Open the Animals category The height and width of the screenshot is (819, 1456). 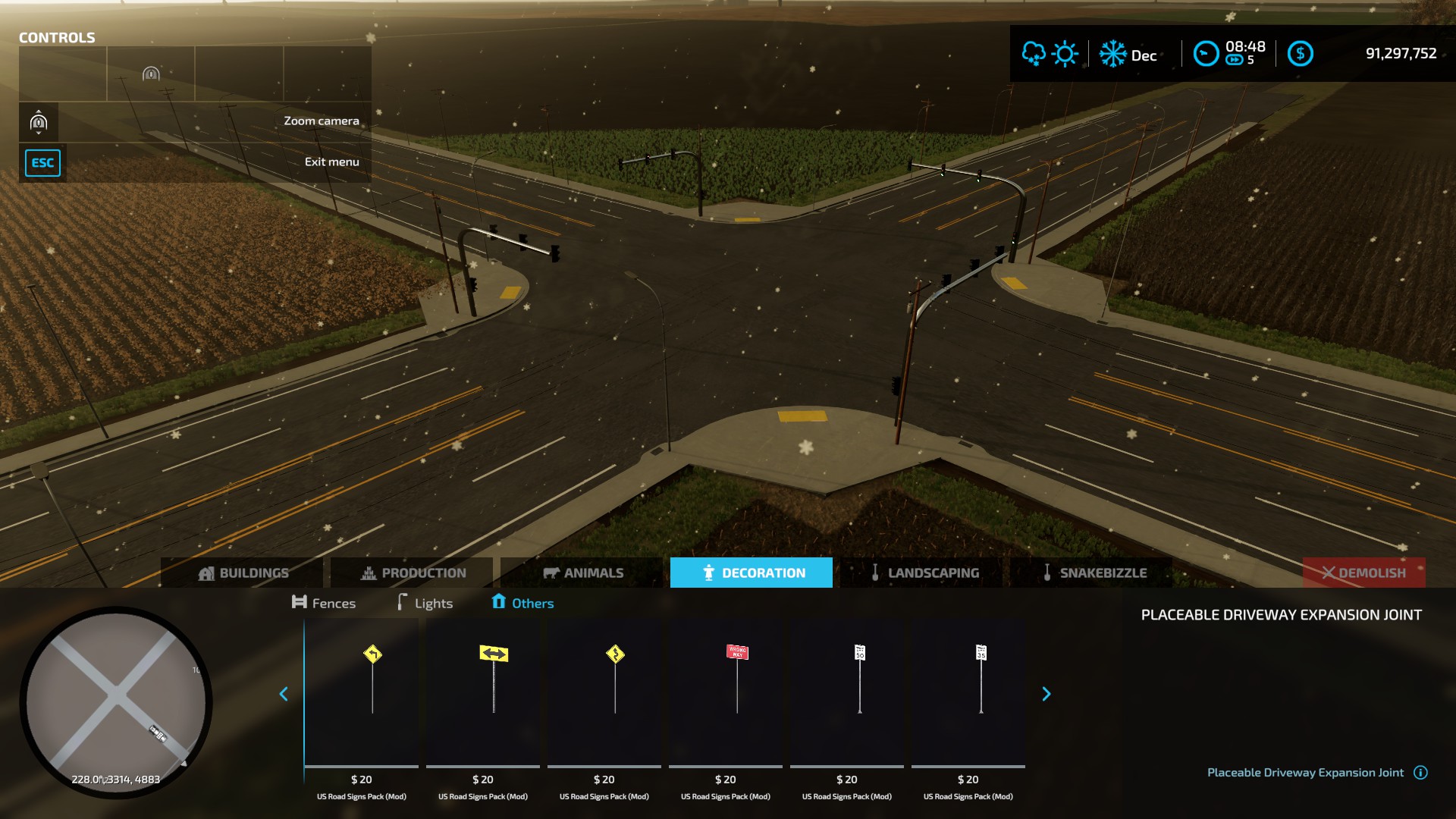(x=582, y=573)
